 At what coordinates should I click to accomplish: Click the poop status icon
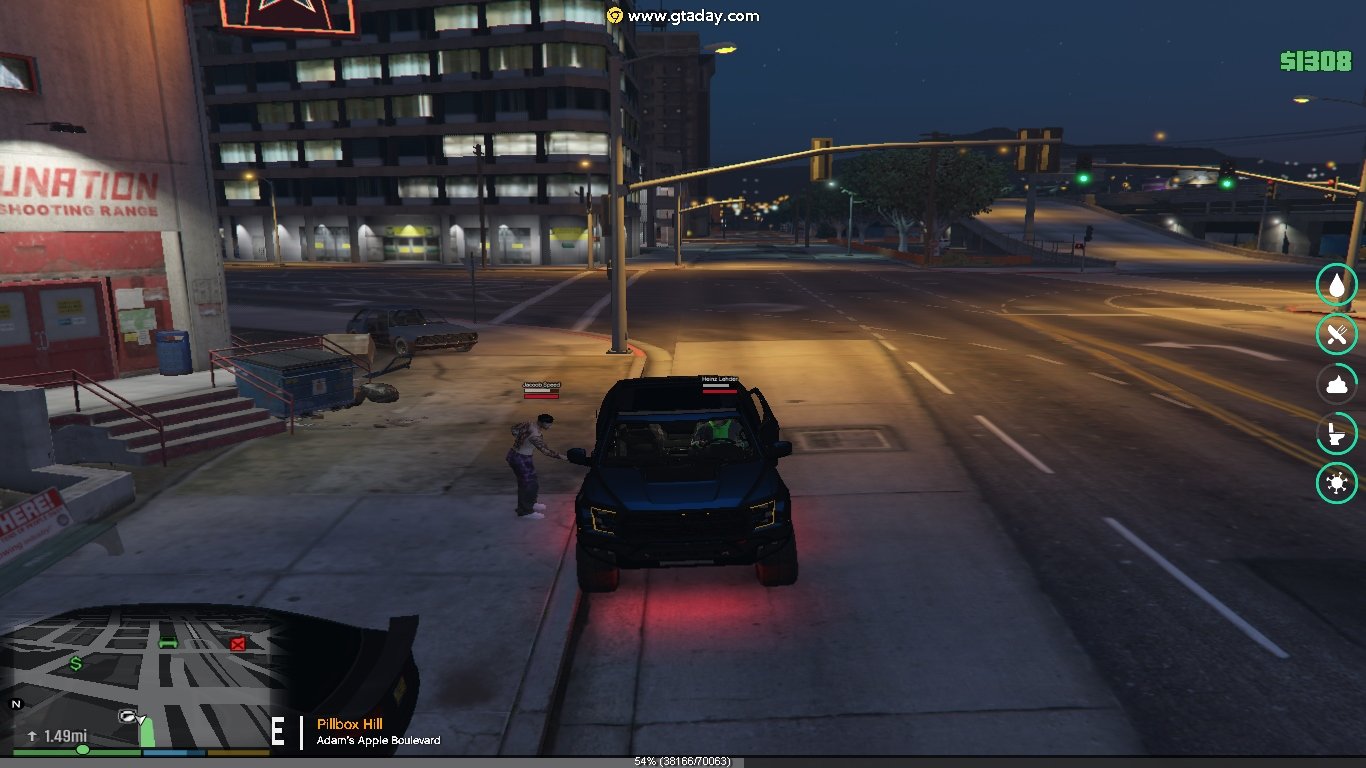point(1337,385)
